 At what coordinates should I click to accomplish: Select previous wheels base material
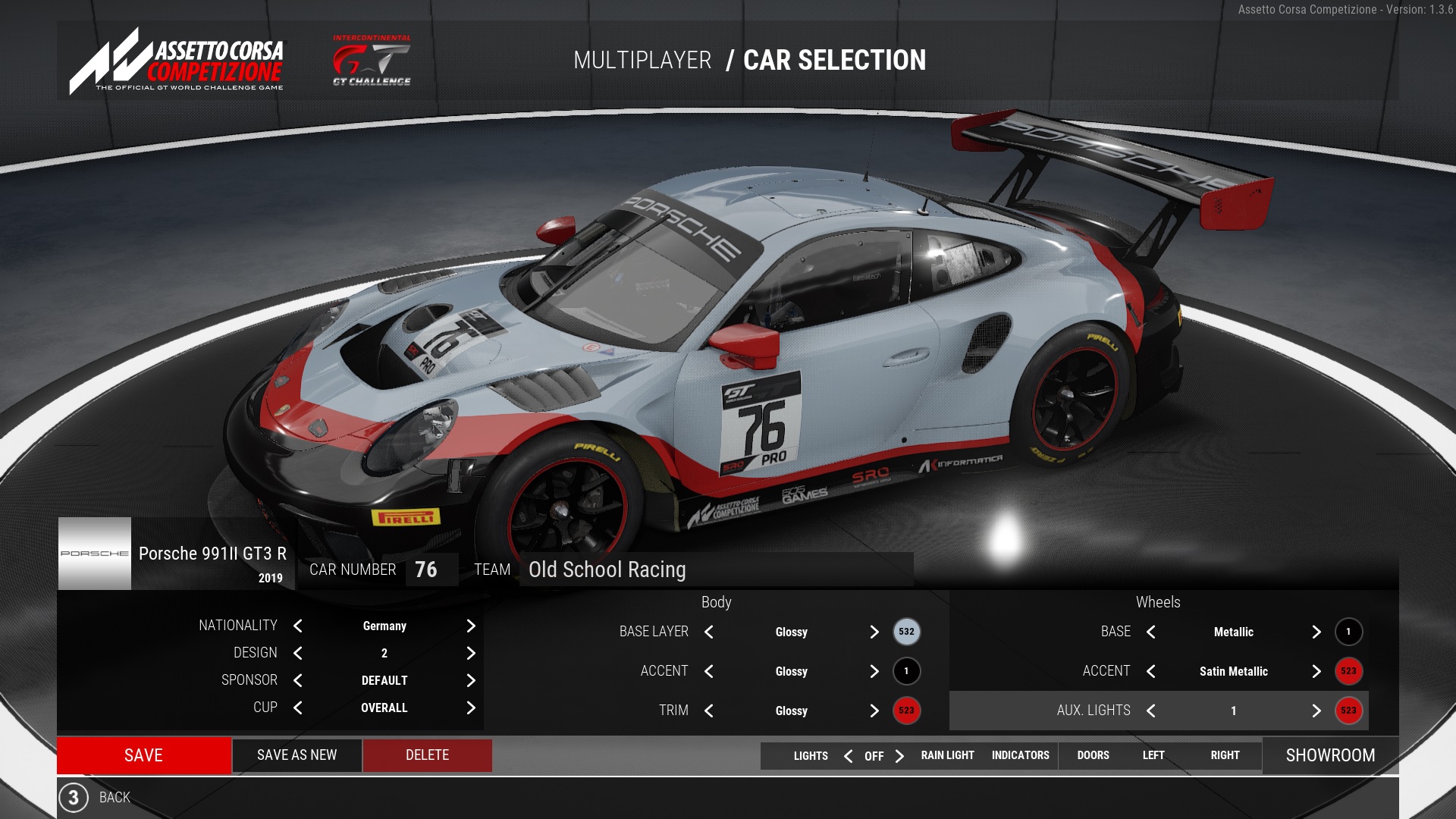(1151, 632)
